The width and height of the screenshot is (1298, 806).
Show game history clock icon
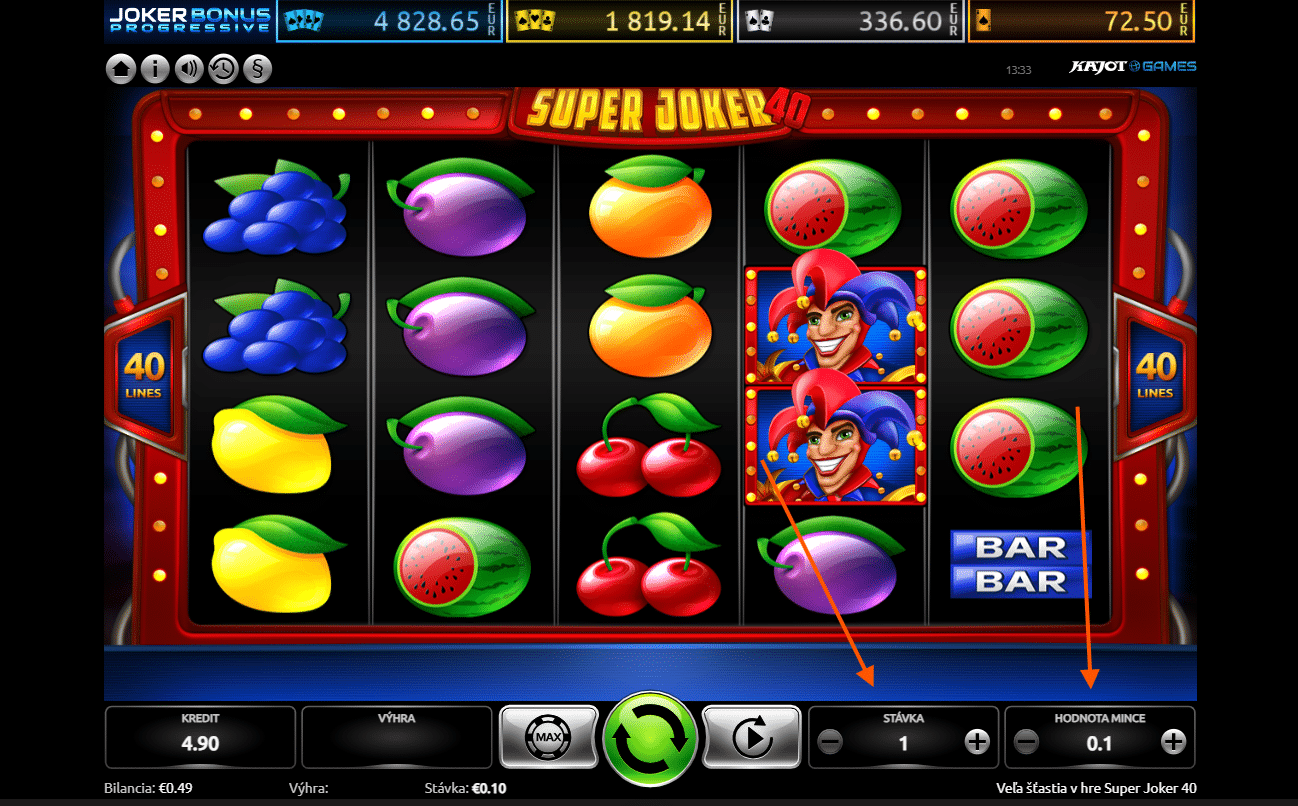(x=222, y=69)
